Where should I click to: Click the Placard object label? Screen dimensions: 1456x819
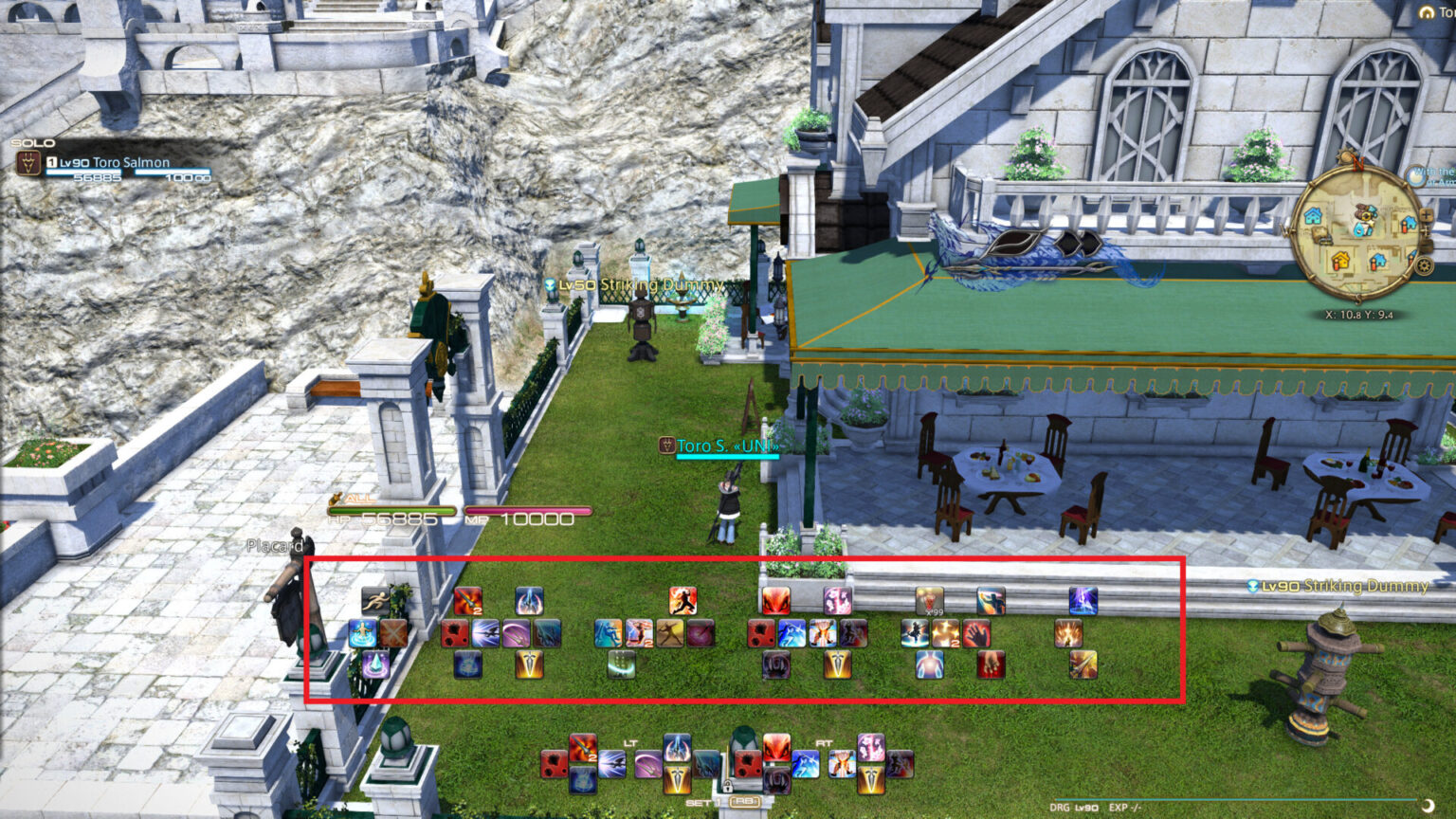pos(275,546)
